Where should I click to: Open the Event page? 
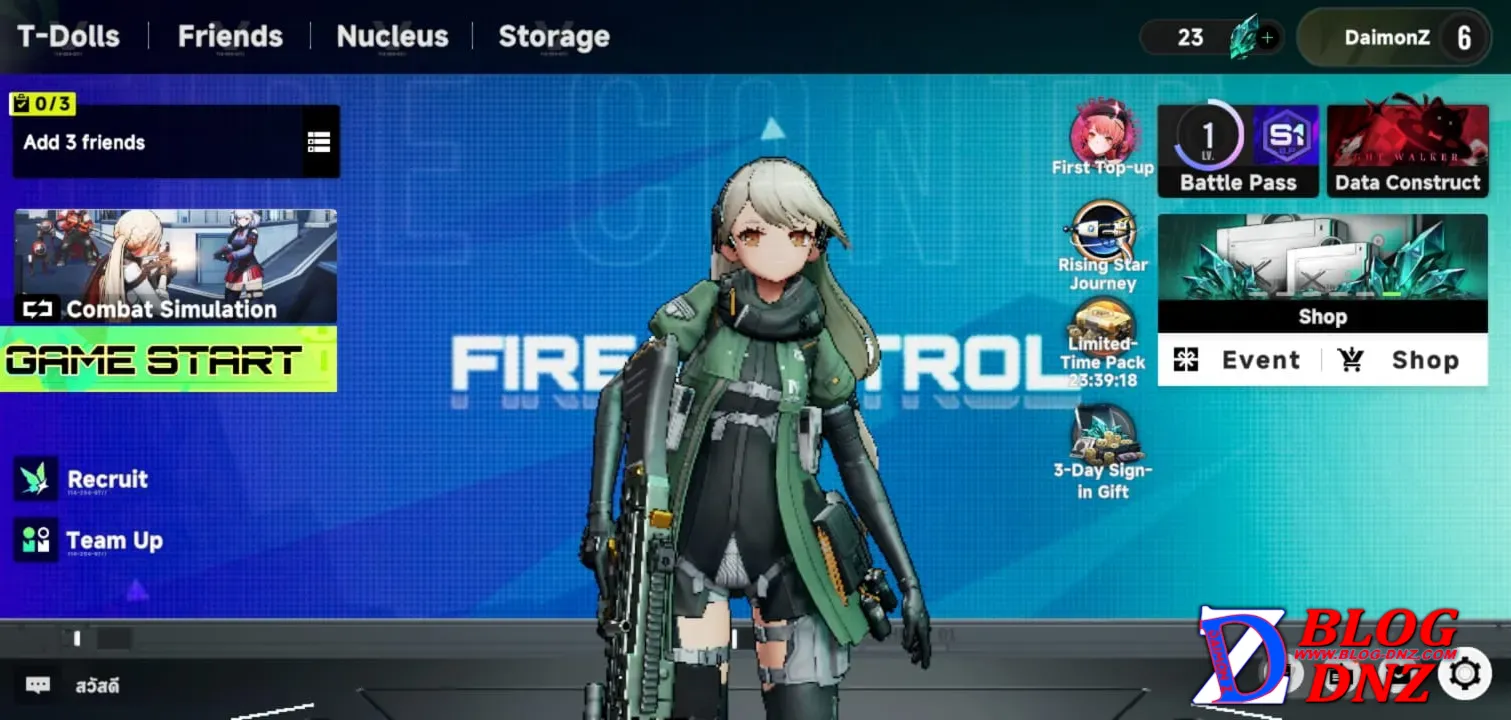1239,360
